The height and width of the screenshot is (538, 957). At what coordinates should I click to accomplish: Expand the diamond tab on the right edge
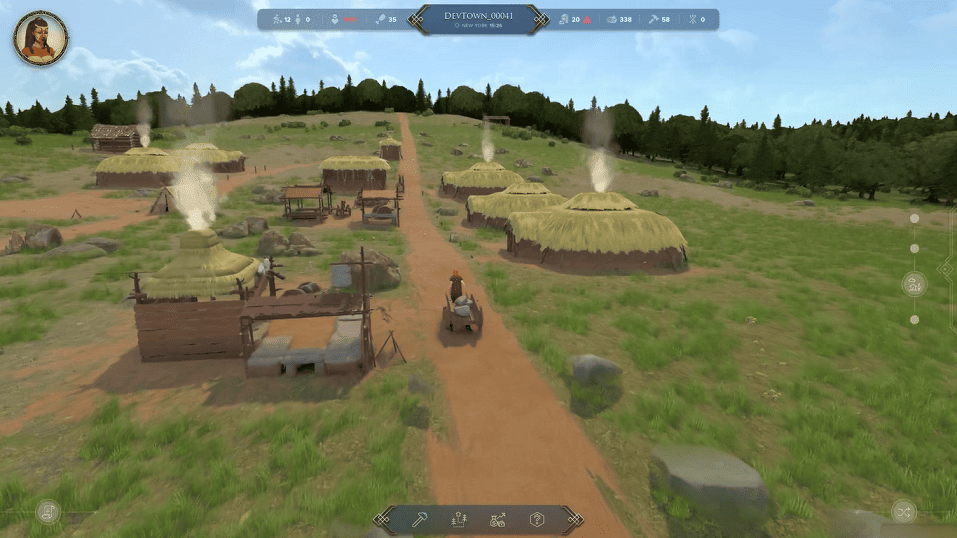click(947, 268)
